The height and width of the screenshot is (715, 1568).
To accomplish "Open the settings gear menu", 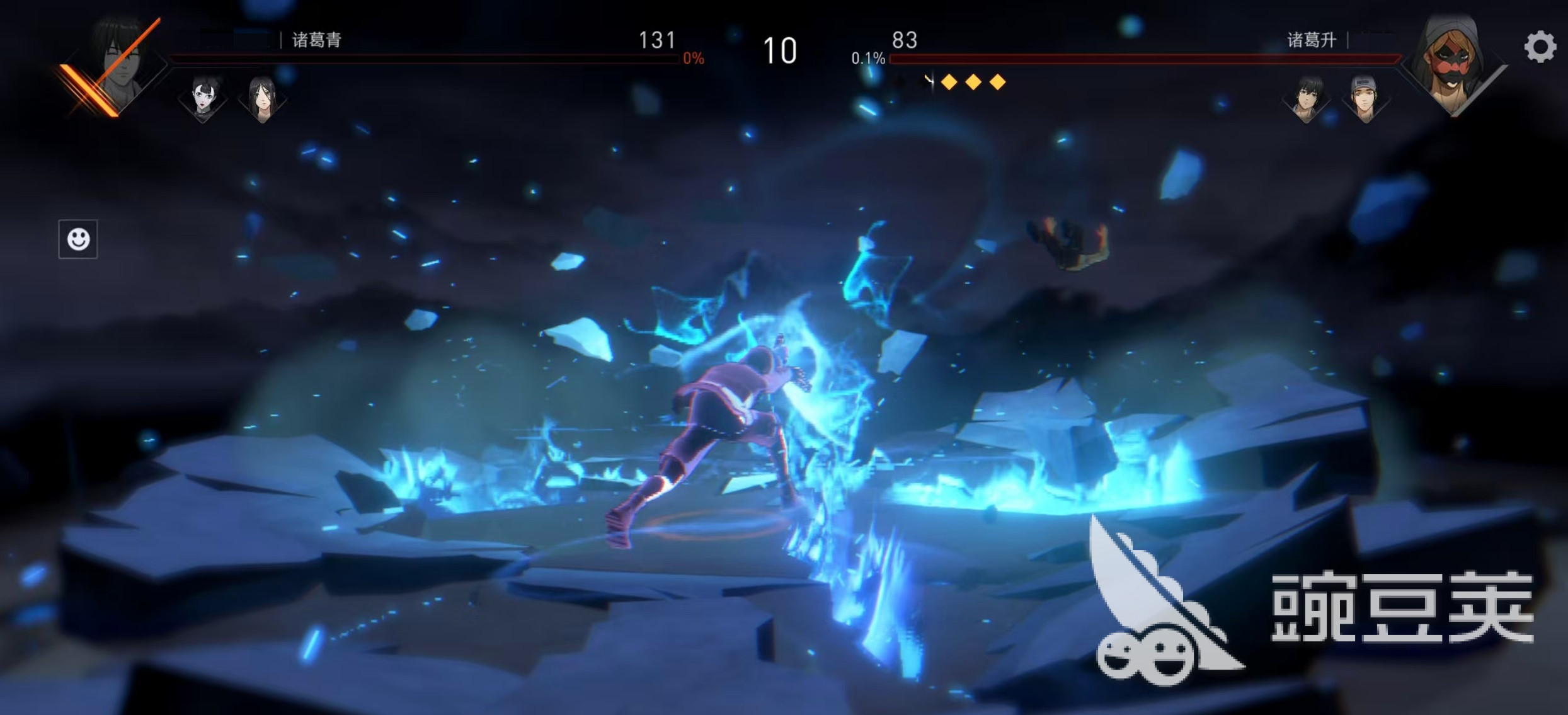I will coord(1540,47).
